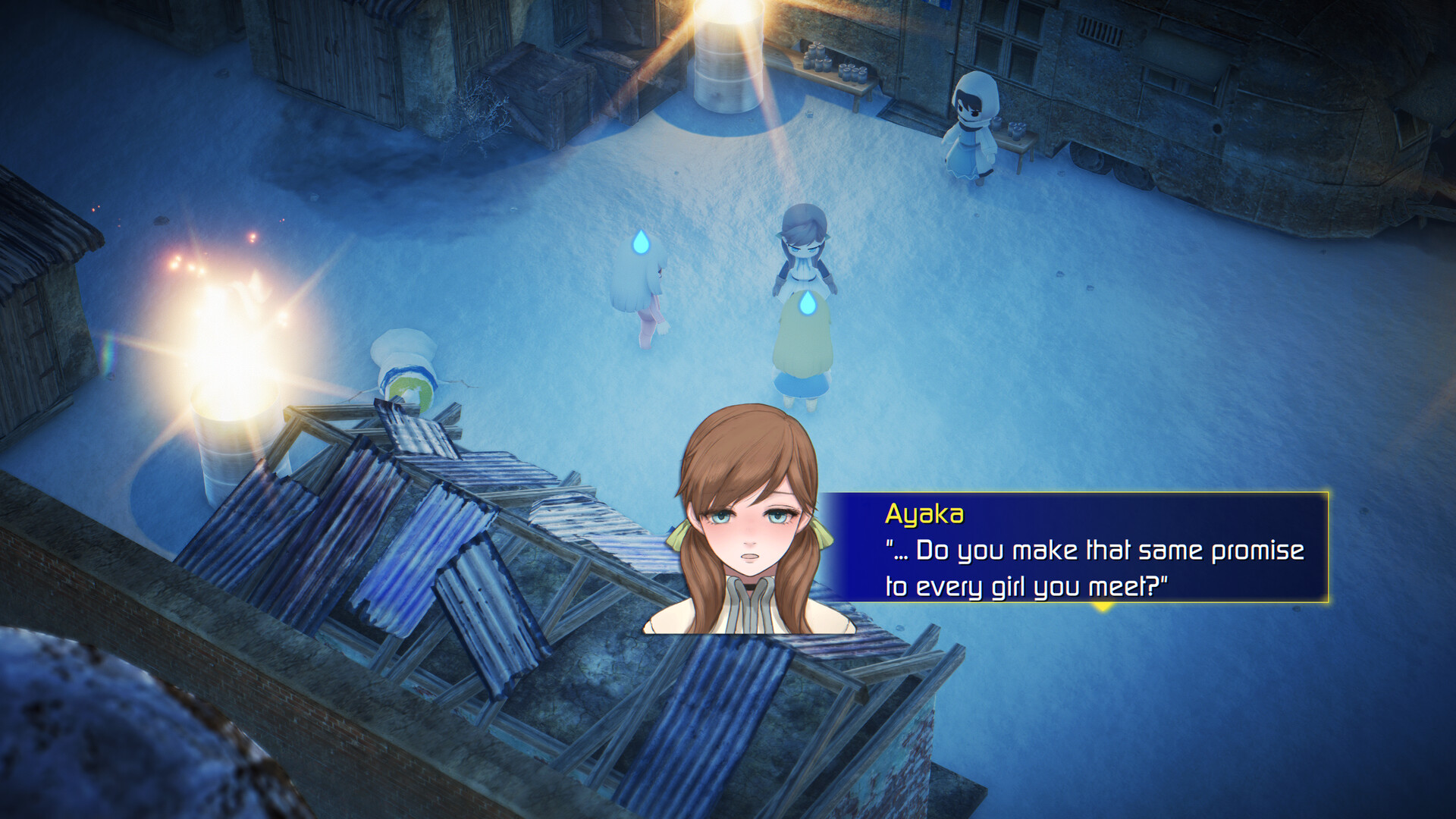Click the yellow continue arrow below the dialogue

coord(1103,607)
